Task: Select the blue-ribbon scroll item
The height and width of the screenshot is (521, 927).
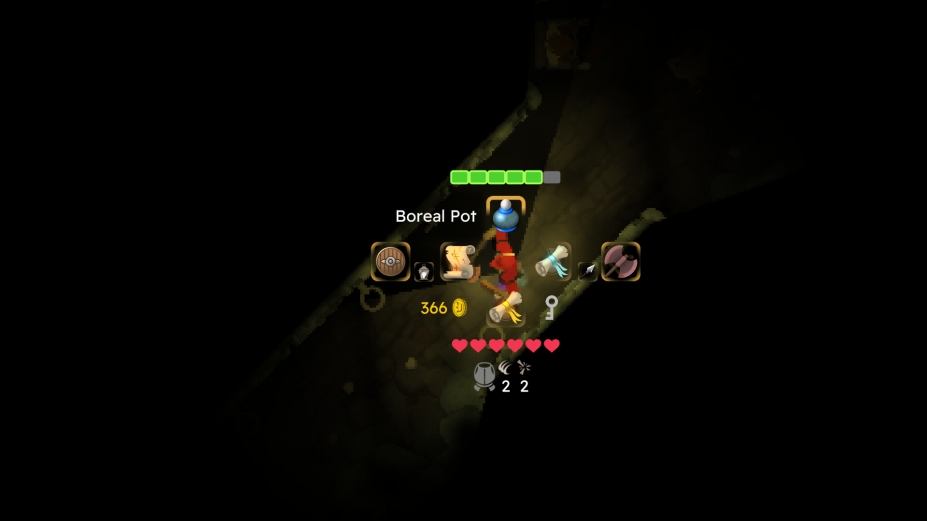Action: coord(552,262)
